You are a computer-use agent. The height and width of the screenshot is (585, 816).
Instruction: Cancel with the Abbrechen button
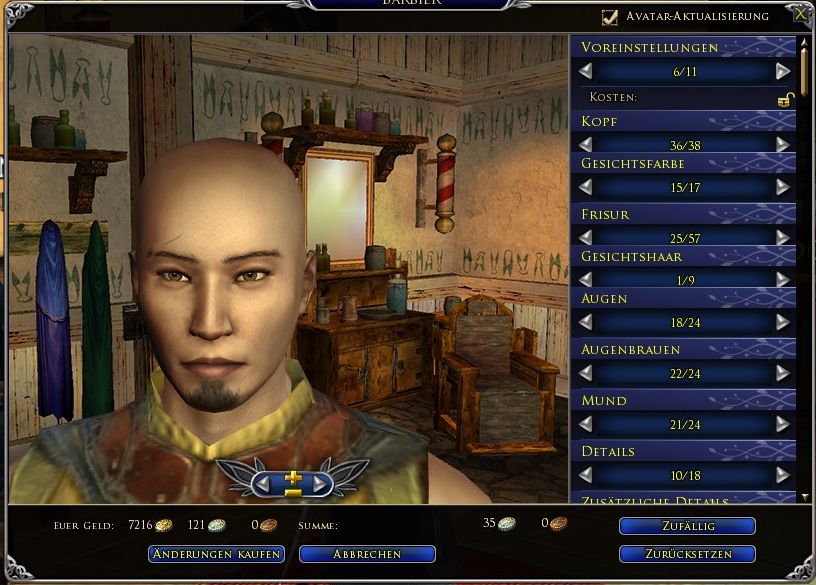[367, 554]
